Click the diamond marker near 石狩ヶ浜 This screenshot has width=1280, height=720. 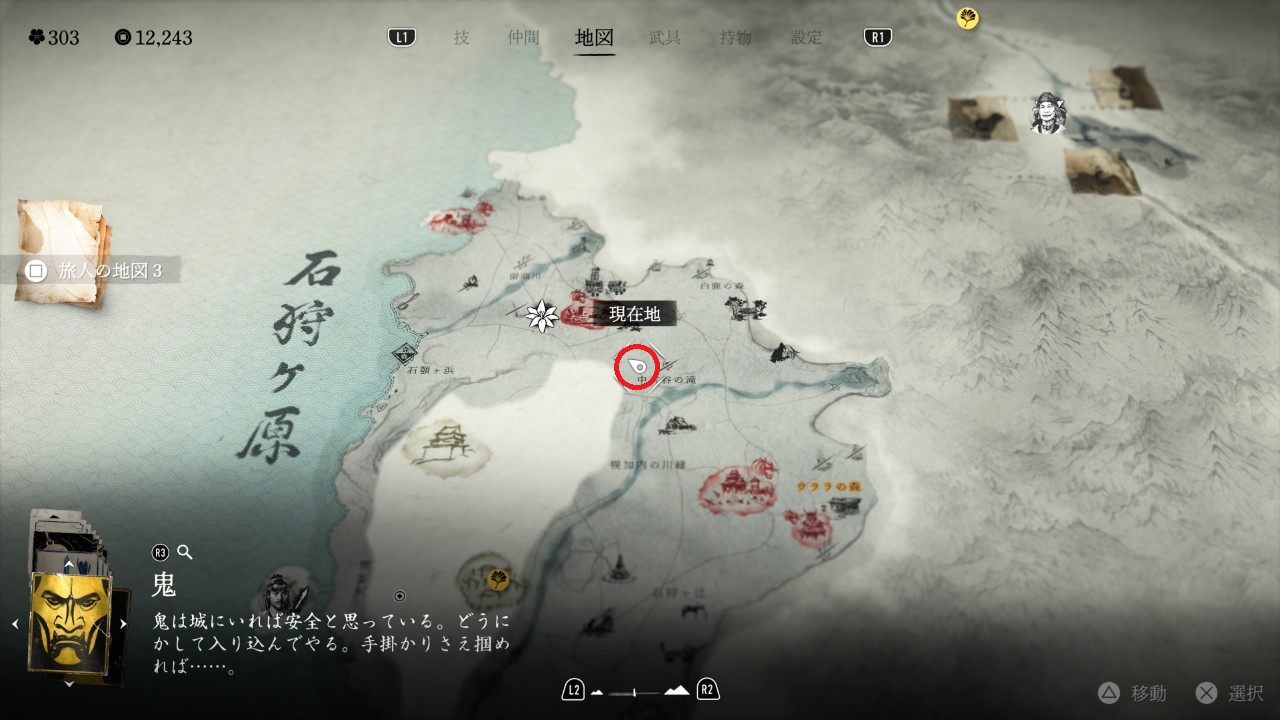[406, 352]
